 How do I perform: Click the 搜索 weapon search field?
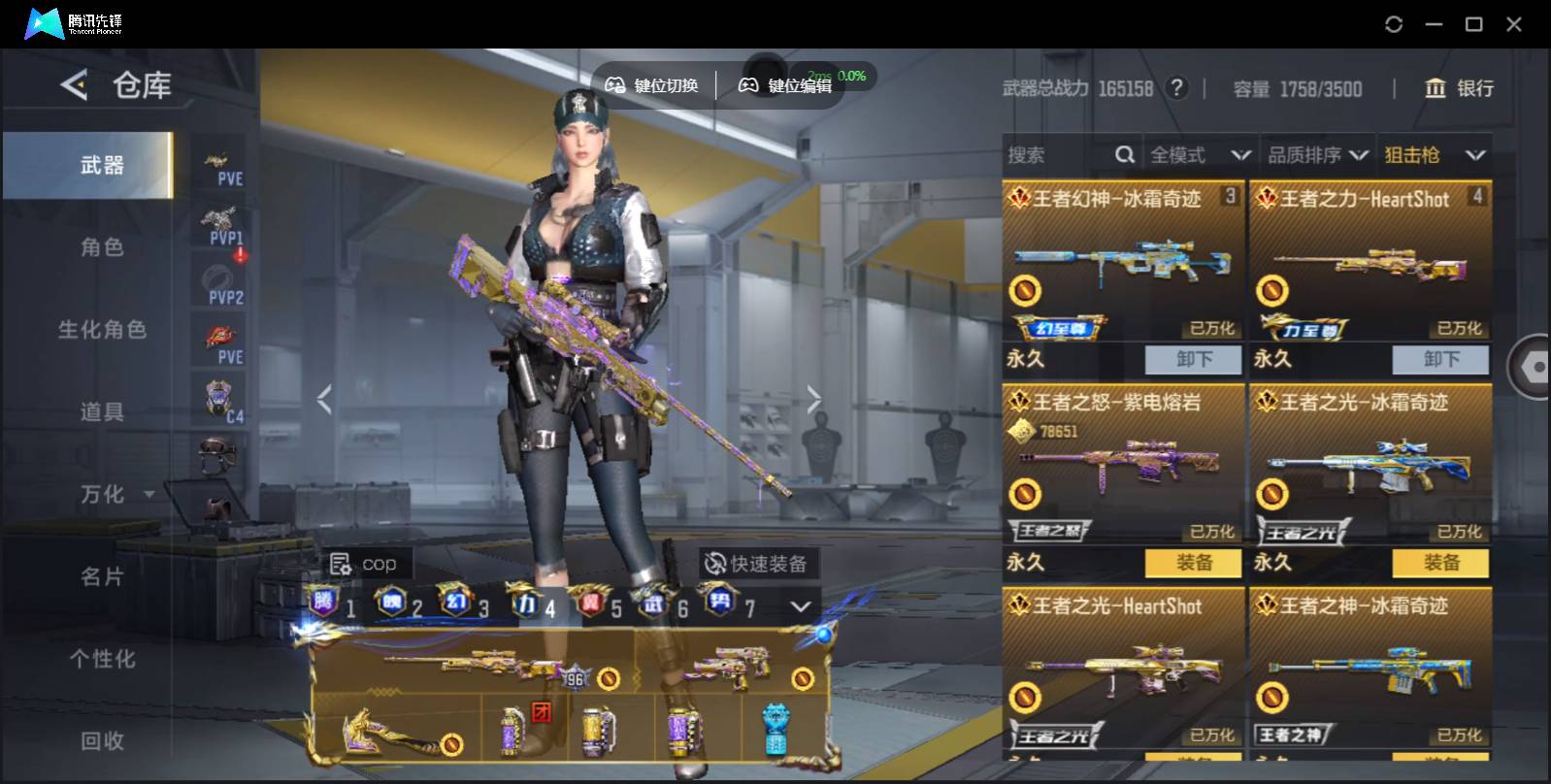[x=1058, y=155]
